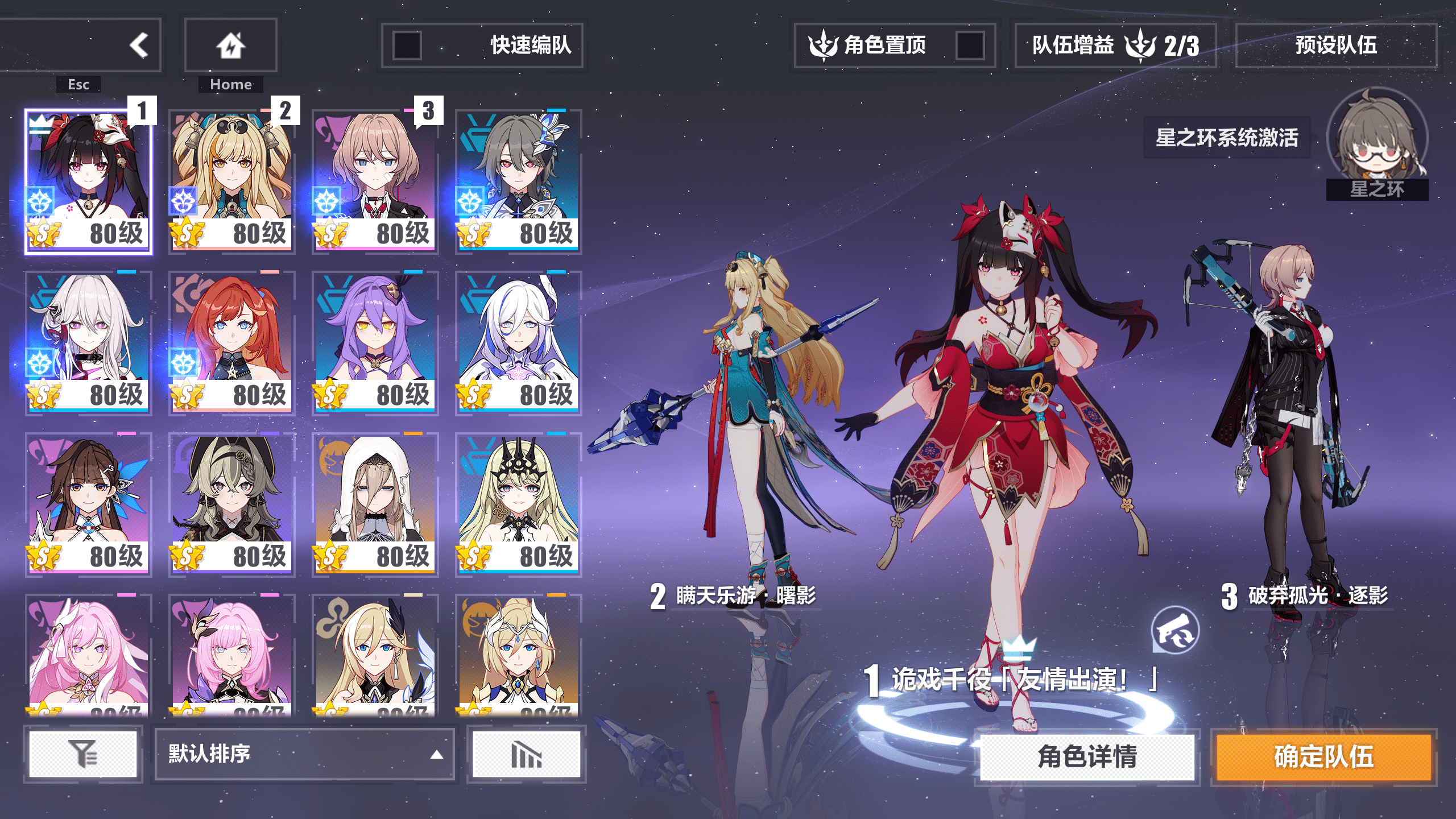The width and height of the screenshot is (1456, 819).
Task: Select the fox-mask black-haired character card
Action: pos(89,181)
